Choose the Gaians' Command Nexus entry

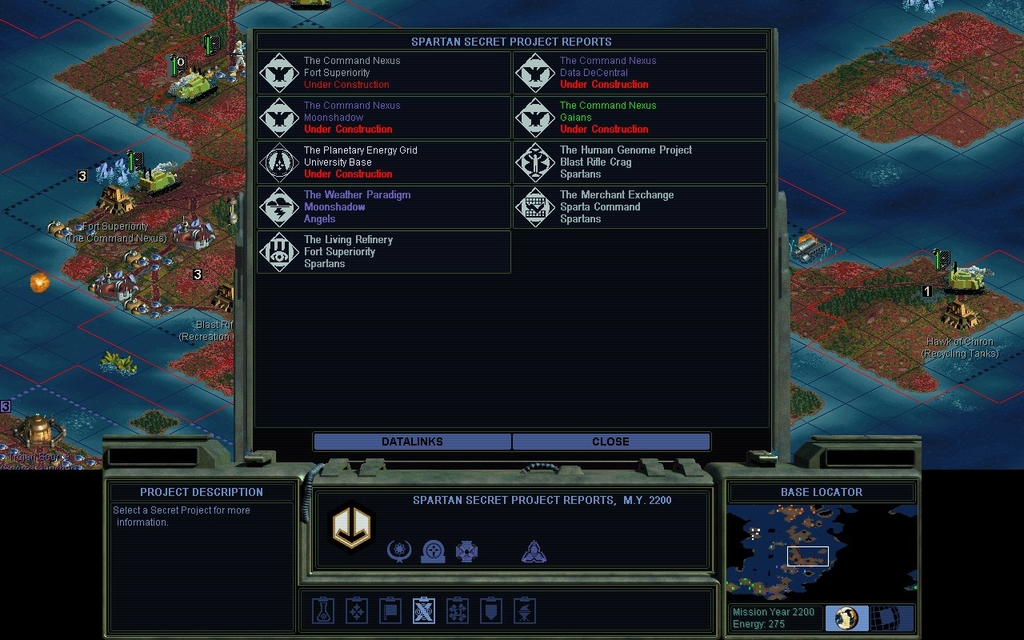(640, 118)
